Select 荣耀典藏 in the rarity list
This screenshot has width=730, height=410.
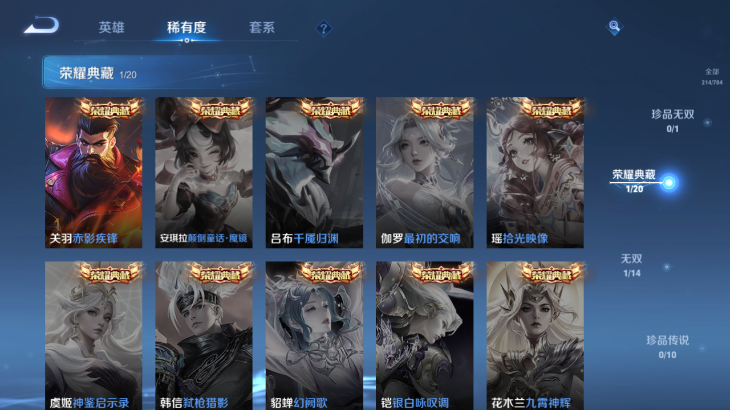(634, 180)
